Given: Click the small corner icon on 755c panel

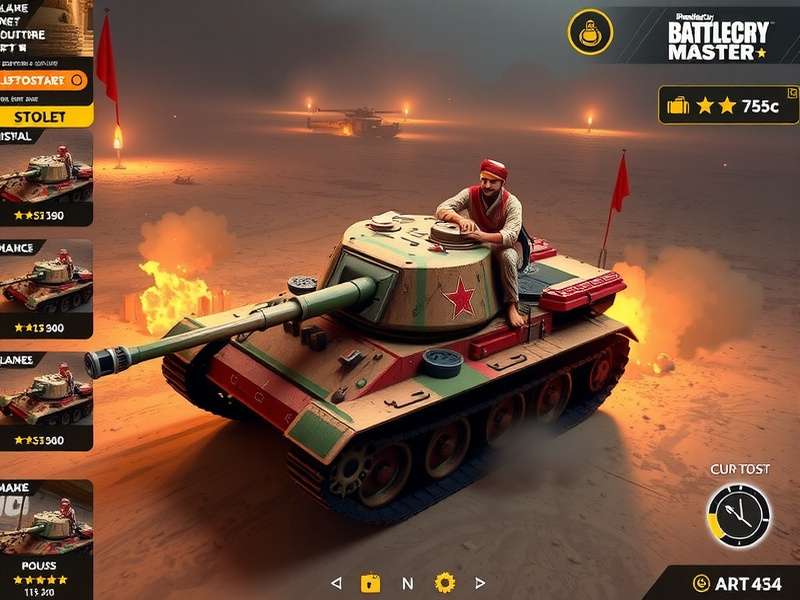Looking at the screenshot, I should click(x=792, y=93).
